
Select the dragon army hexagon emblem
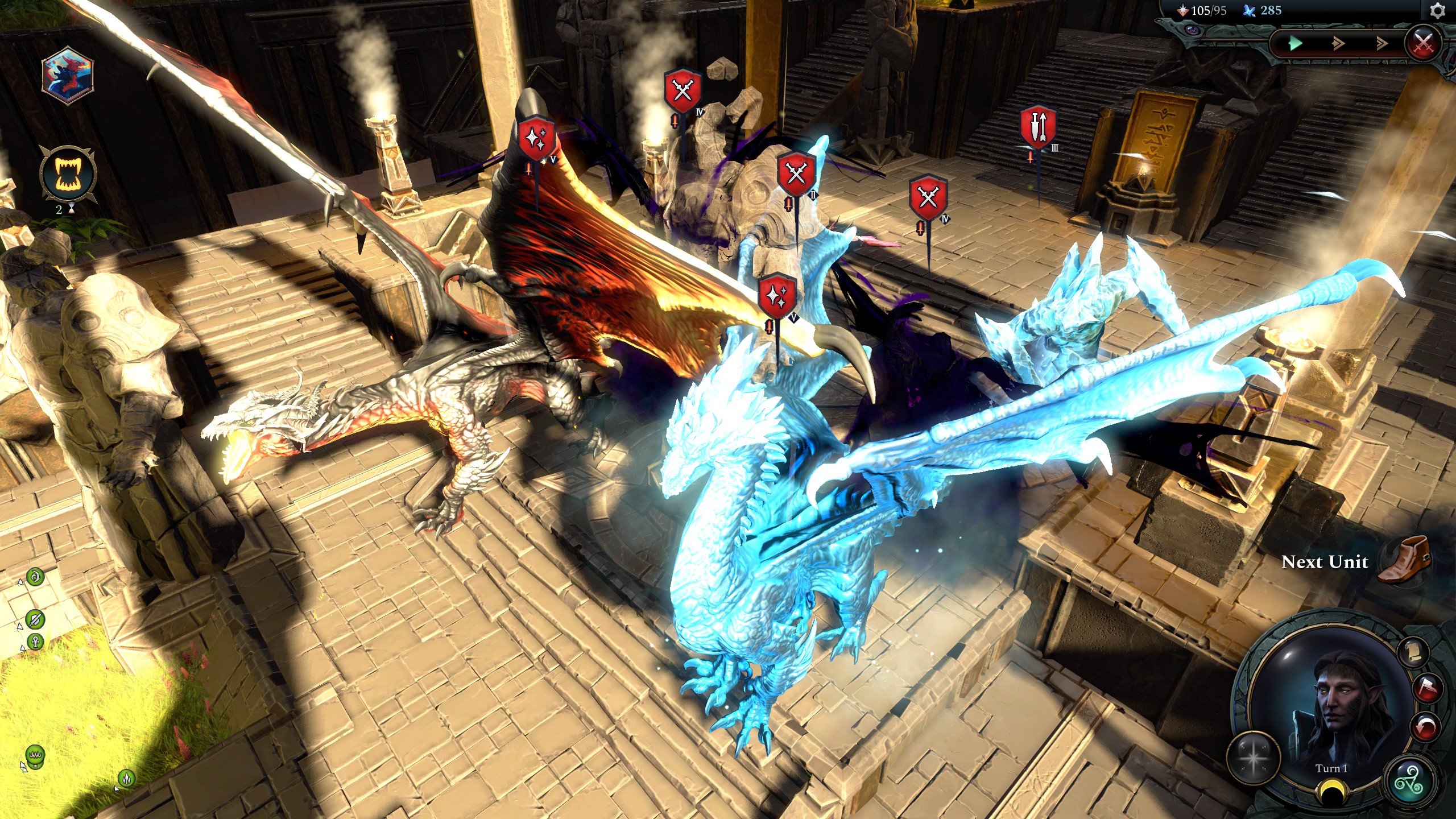point(68,77)
